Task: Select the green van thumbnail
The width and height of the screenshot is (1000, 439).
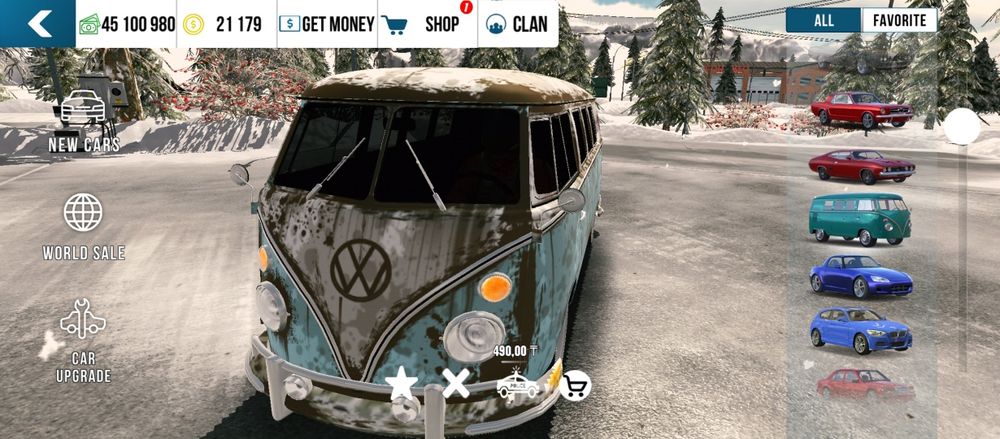Action: [860, 218]
